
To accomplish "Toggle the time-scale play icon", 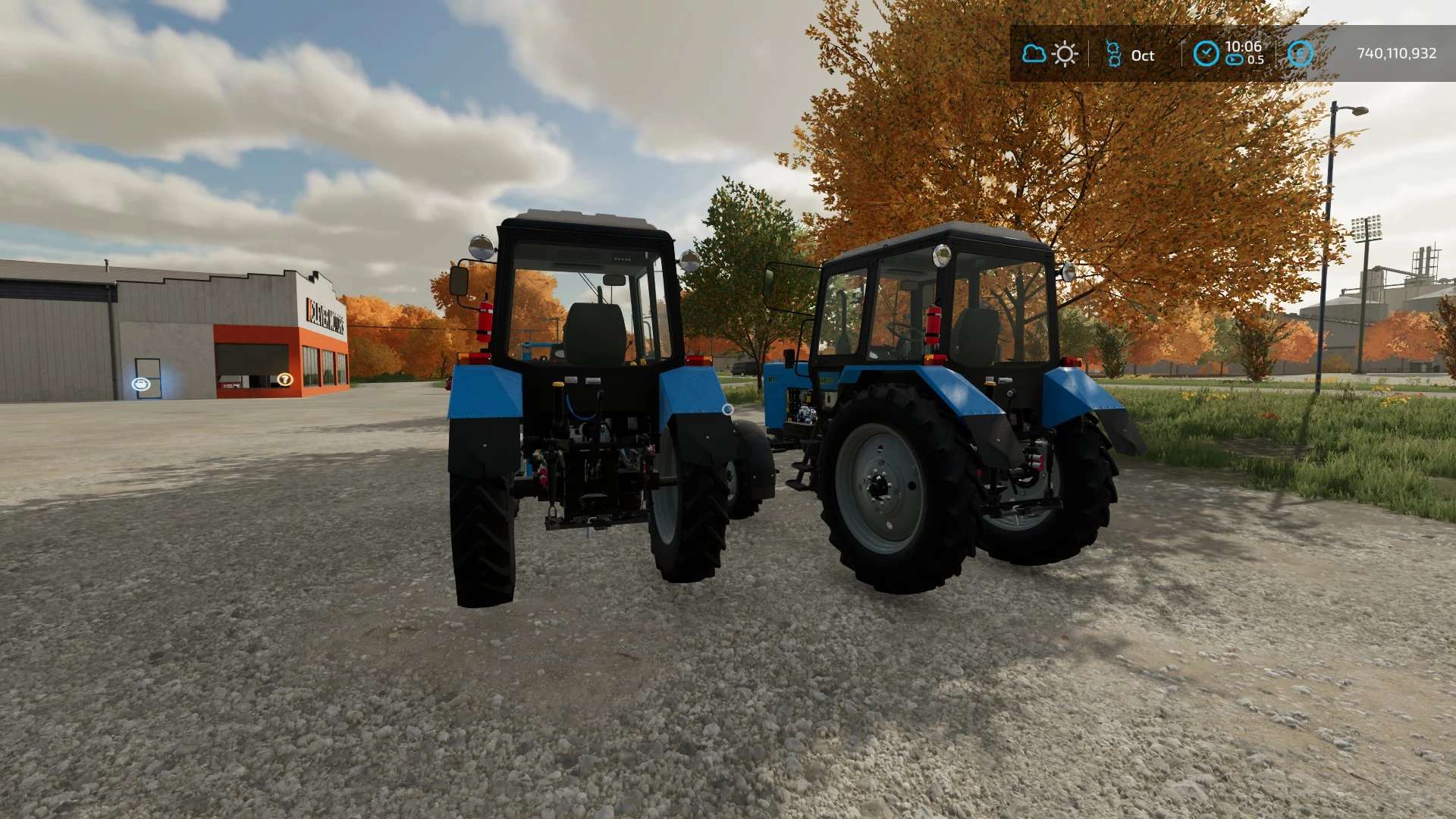I will click(x=1235, y=61).
